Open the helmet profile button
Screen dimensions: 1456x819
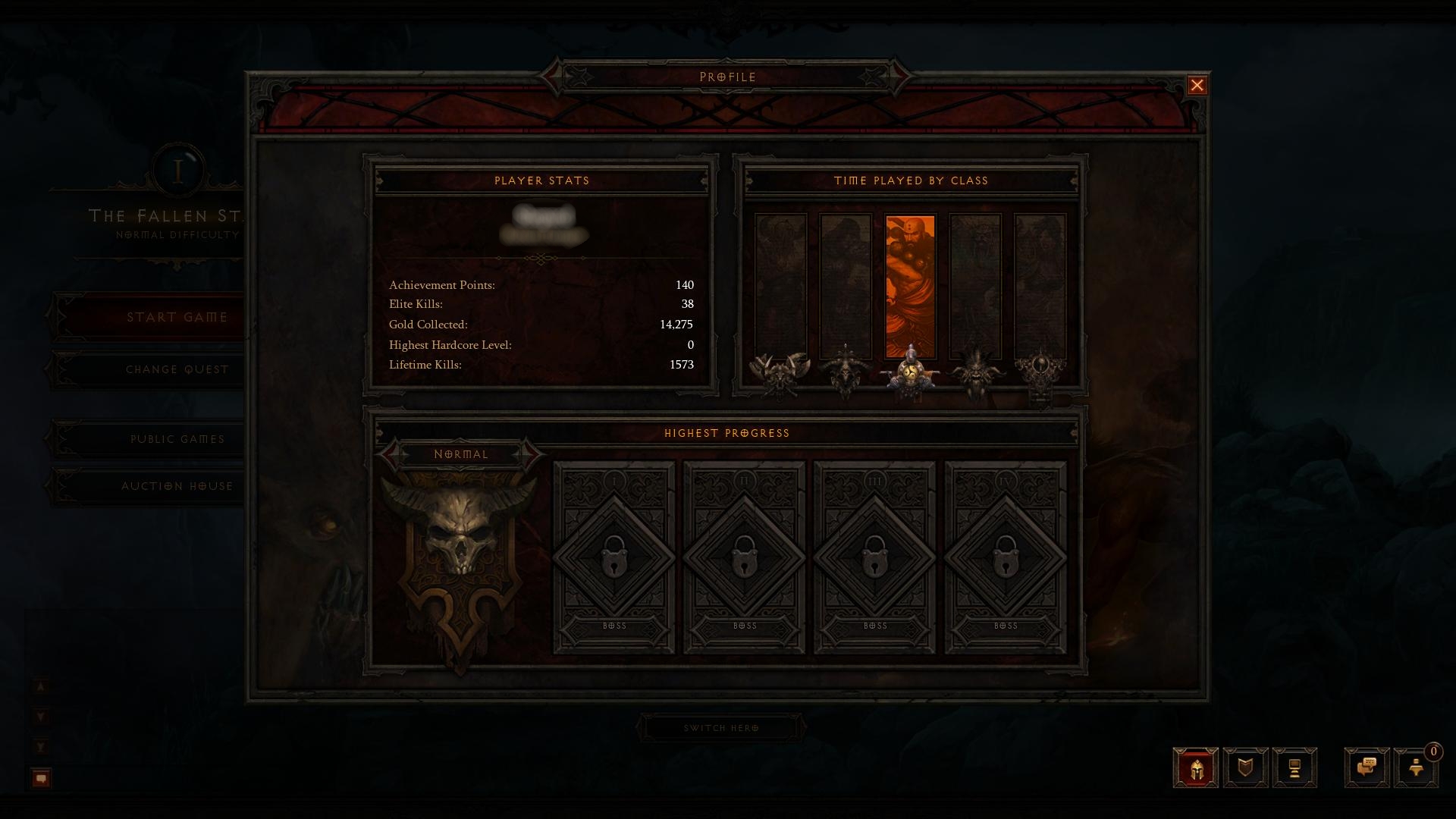(x=1196, y=768)
